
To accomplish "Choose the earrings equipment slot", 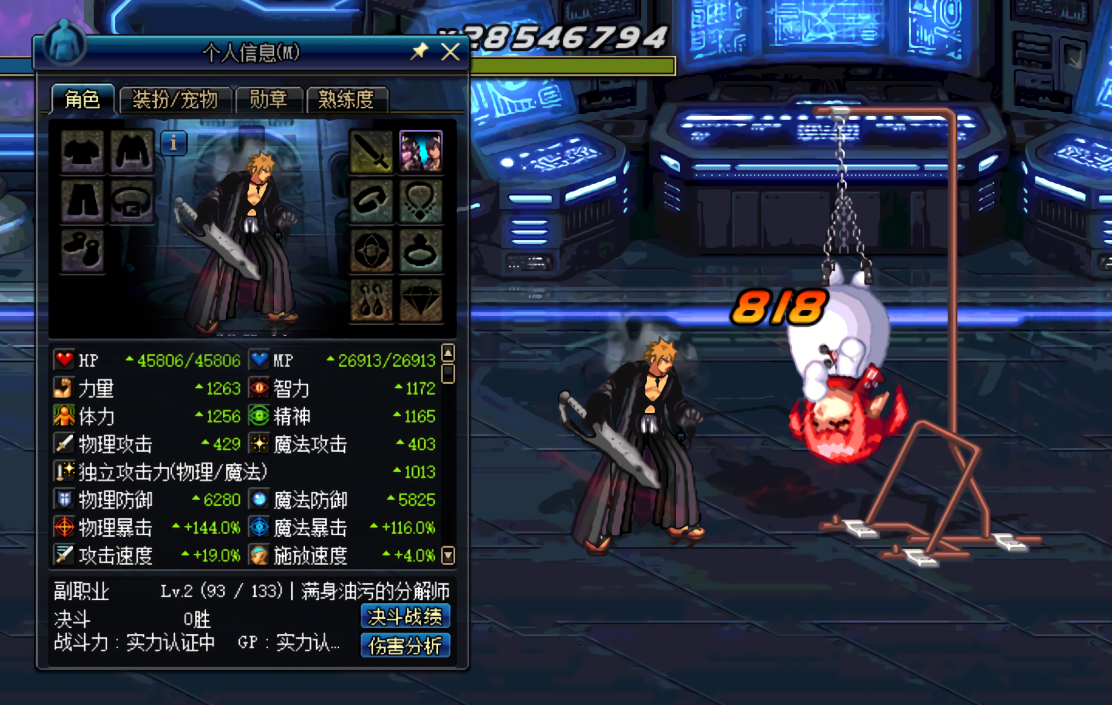I will 371,299.
